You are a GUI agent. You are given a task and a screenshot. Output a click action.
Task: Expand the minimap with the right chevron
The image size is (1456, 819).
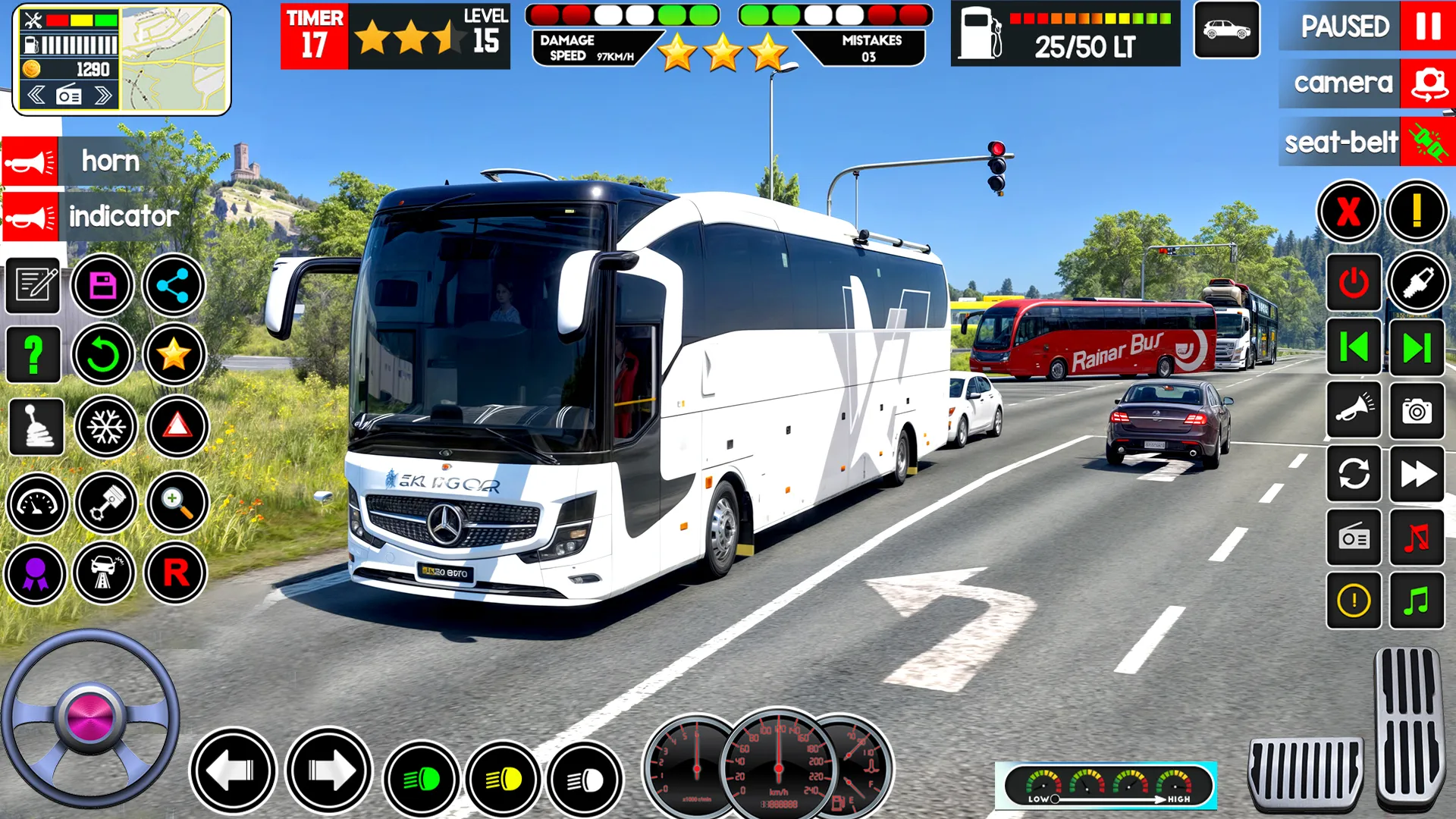[x=102, y=96]
